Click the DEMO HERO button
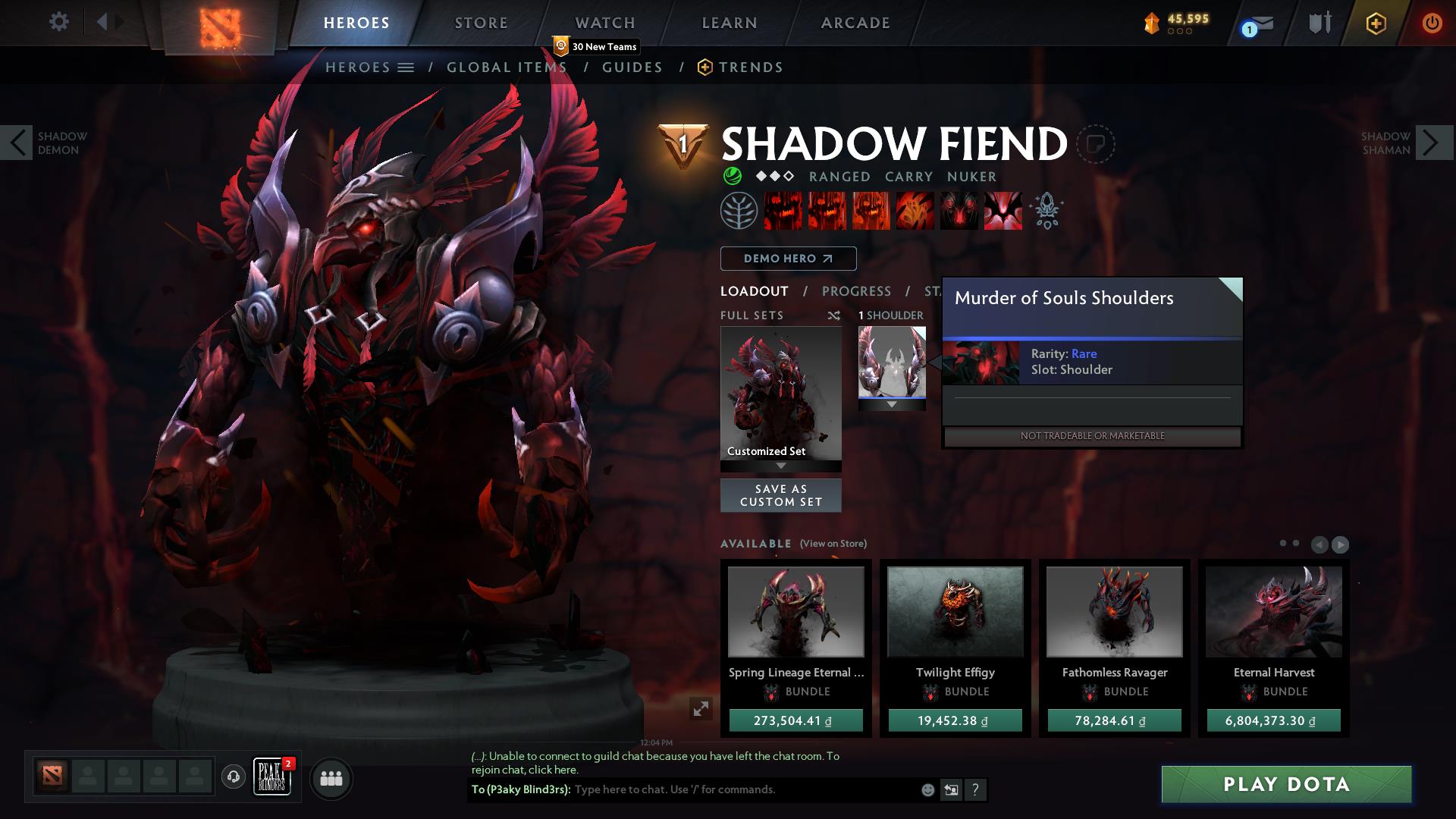Screen dimensions: 1456x819 (788, 259)
